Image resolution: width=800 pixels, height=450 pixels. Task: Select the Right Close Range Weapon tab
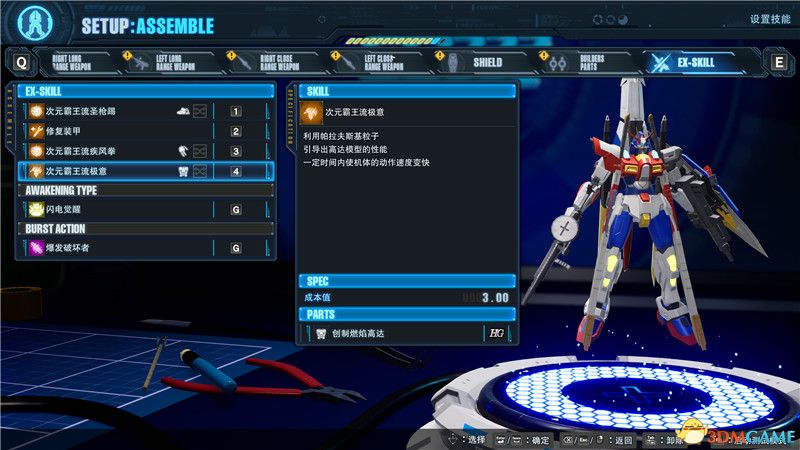point(283,63)
